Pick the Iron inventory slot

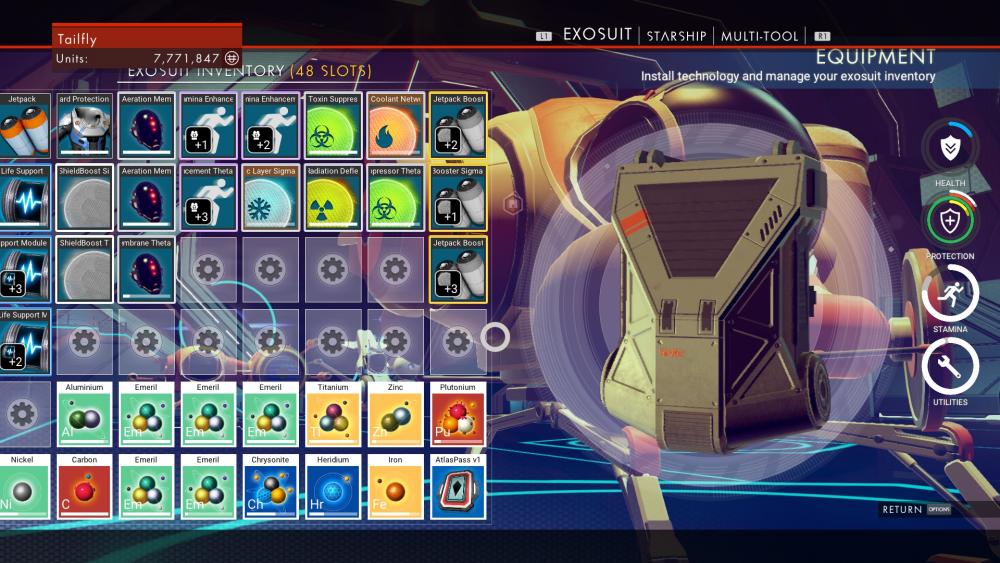[395, 488]
